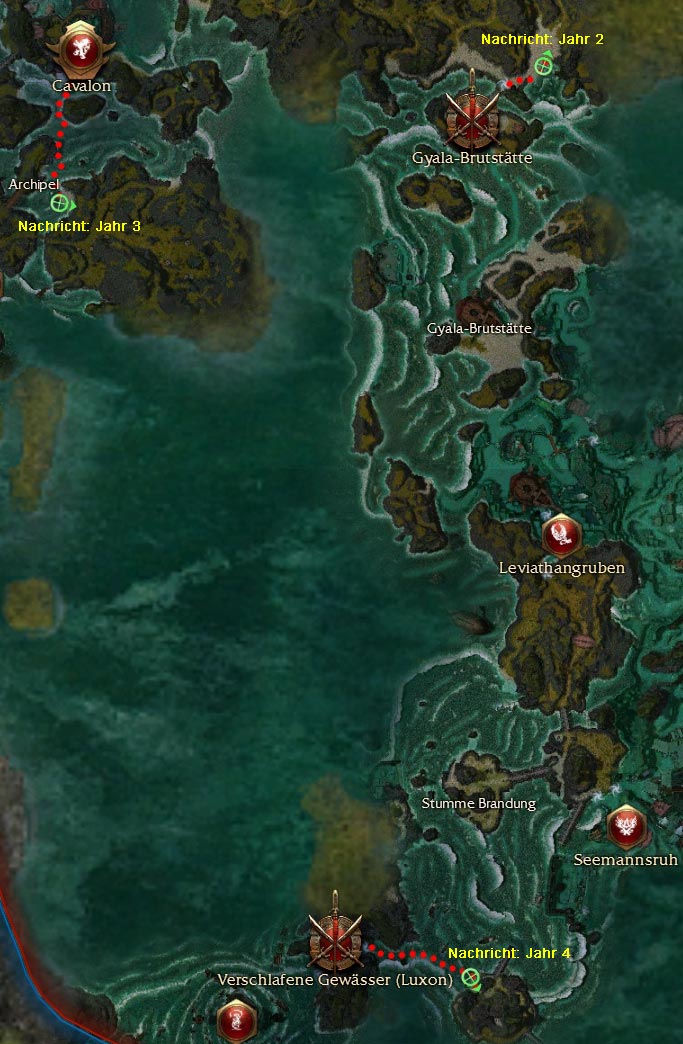Choose the Leviathangruben outpost marker
The height and width of the screenshot is (1044, 683).
pos(561,535)
